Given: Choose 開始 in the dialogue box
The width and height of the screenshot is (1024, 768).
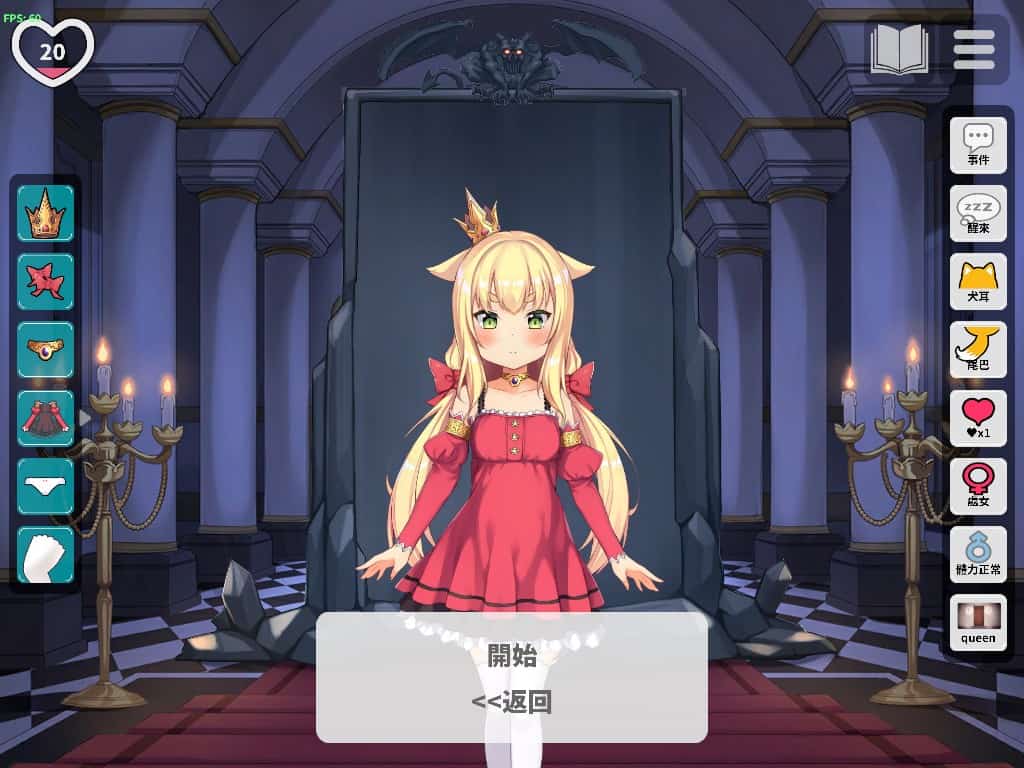Looking at the screenshot, I should click(511, 656).
